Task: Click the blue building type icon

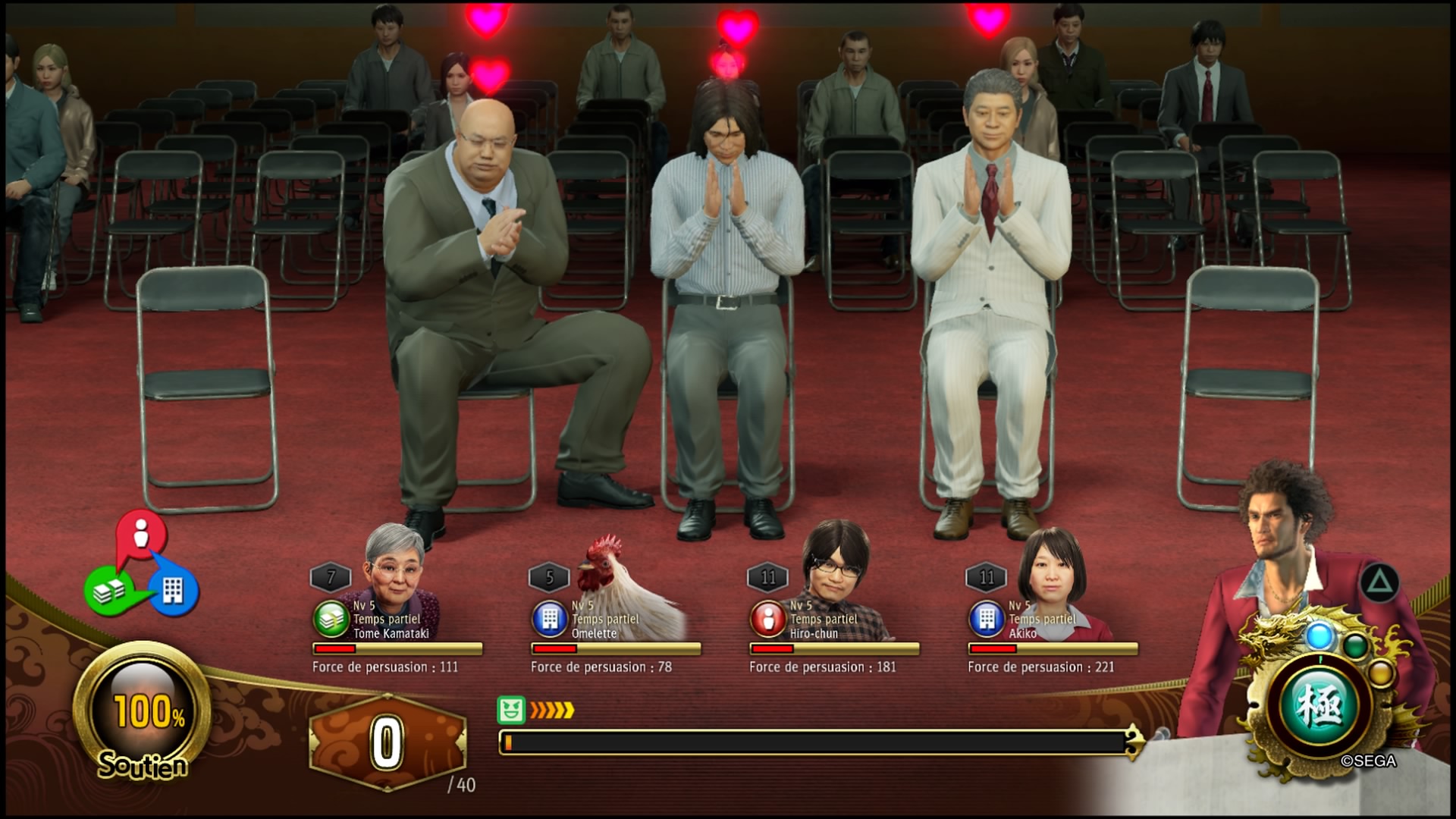Action: coord(174,590)
